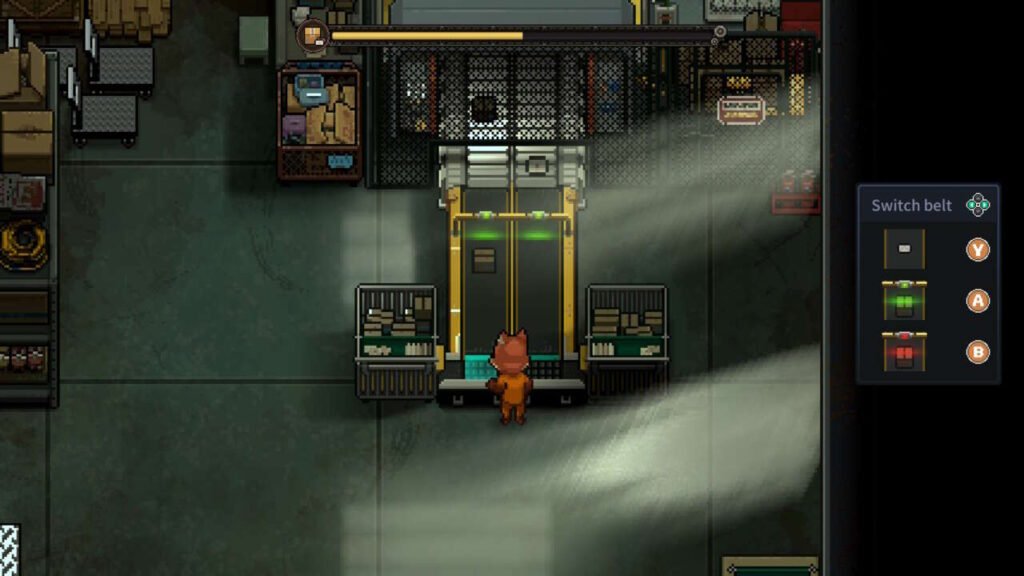Pick the red gate belt option
Image resolution: width=1024 pixels, height=576 pixels.
click(x=904, y=351)
